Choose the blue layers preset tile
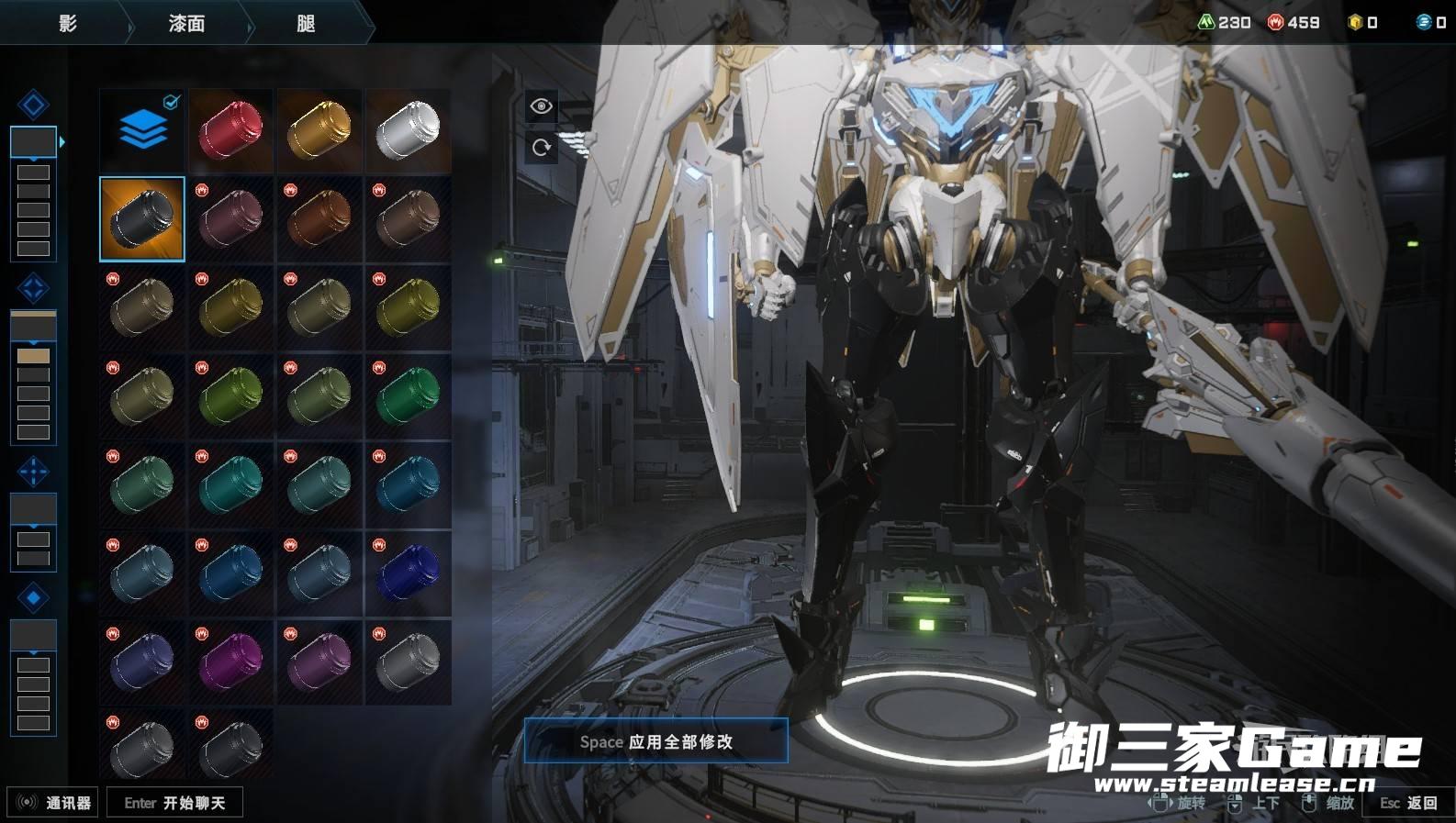The image size is (1456, 823). pyautogui.click(x=142, y=129)
